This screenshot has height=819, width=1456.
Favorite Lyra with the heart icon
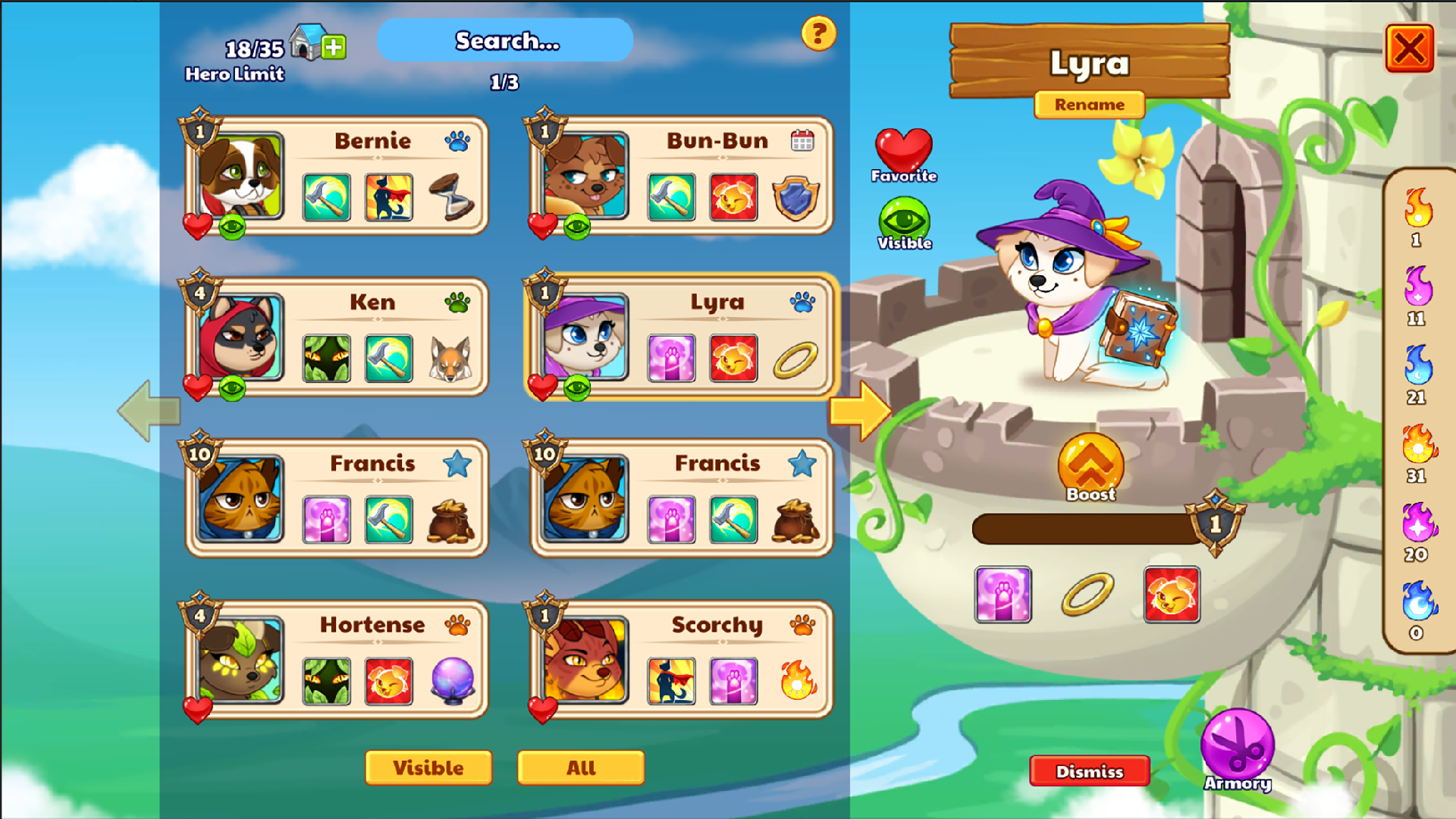tap(904, 151)
